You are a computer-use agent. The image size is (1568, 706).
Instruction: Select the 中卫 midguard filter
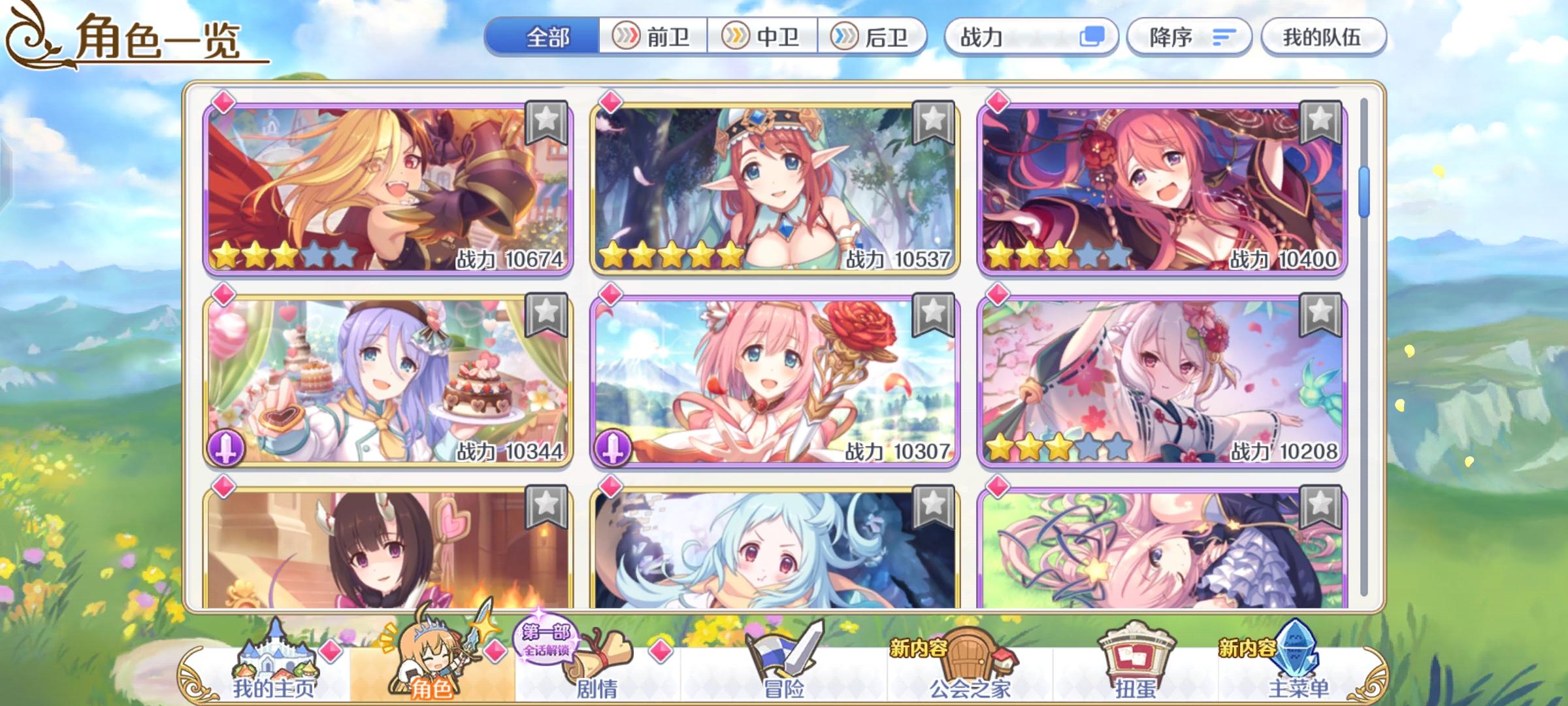[764, 37]
